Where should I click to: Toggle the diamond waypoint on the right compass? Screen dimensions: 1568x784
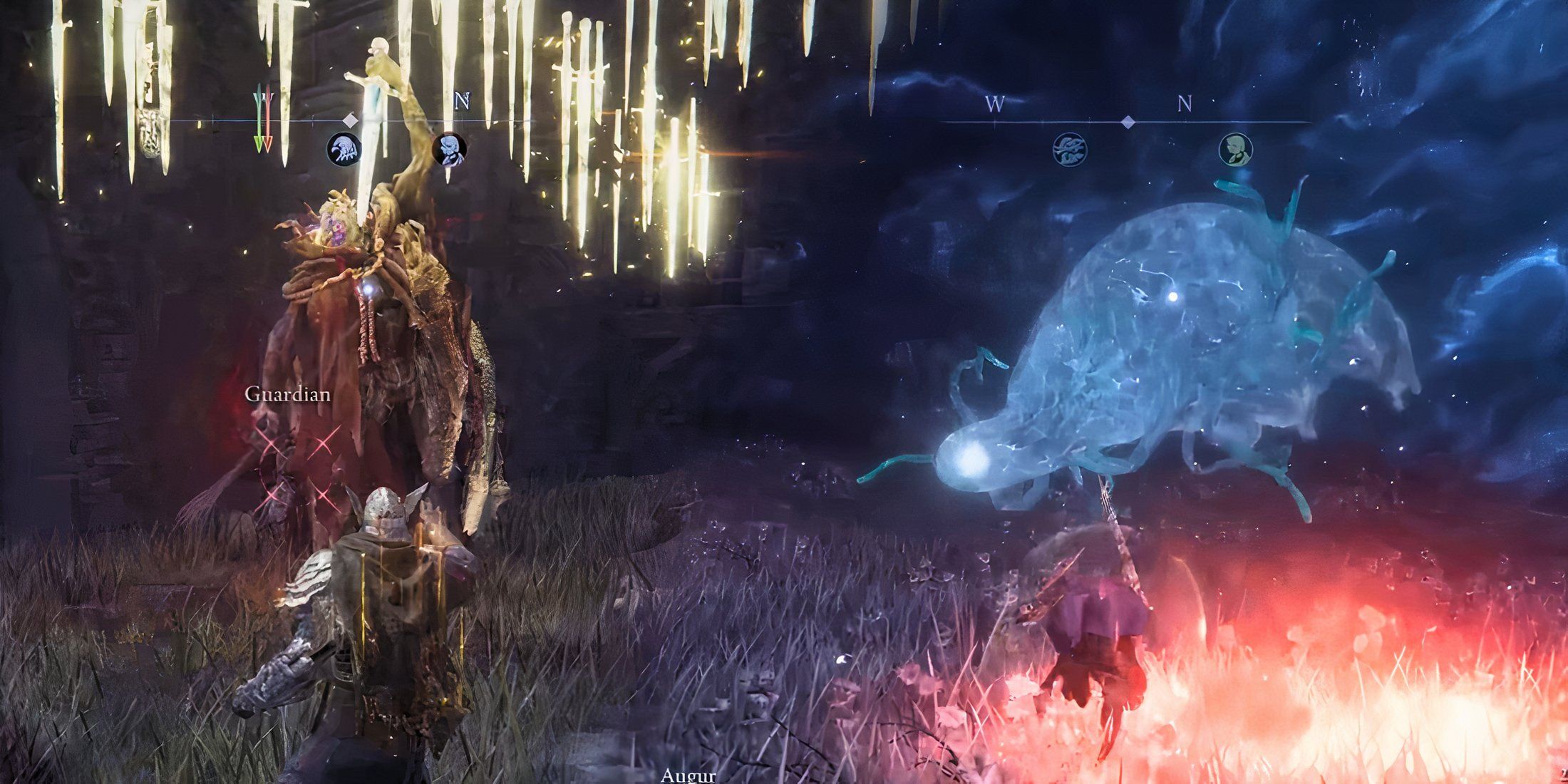pos(1128,121)
